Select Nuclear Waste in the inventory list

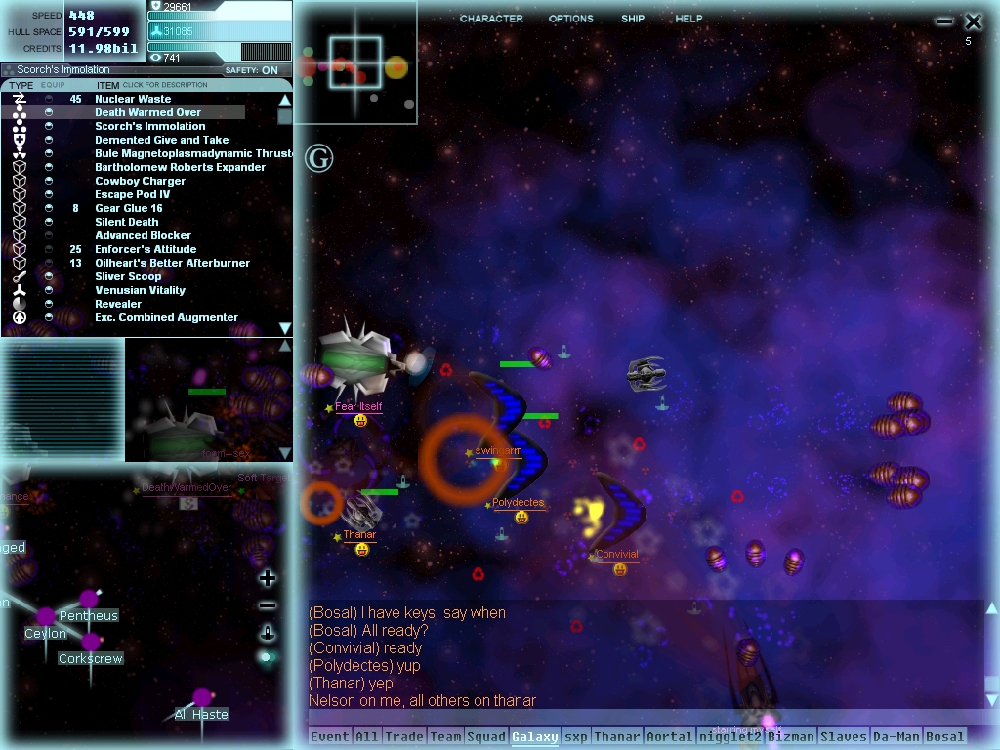tap(133, 99)
